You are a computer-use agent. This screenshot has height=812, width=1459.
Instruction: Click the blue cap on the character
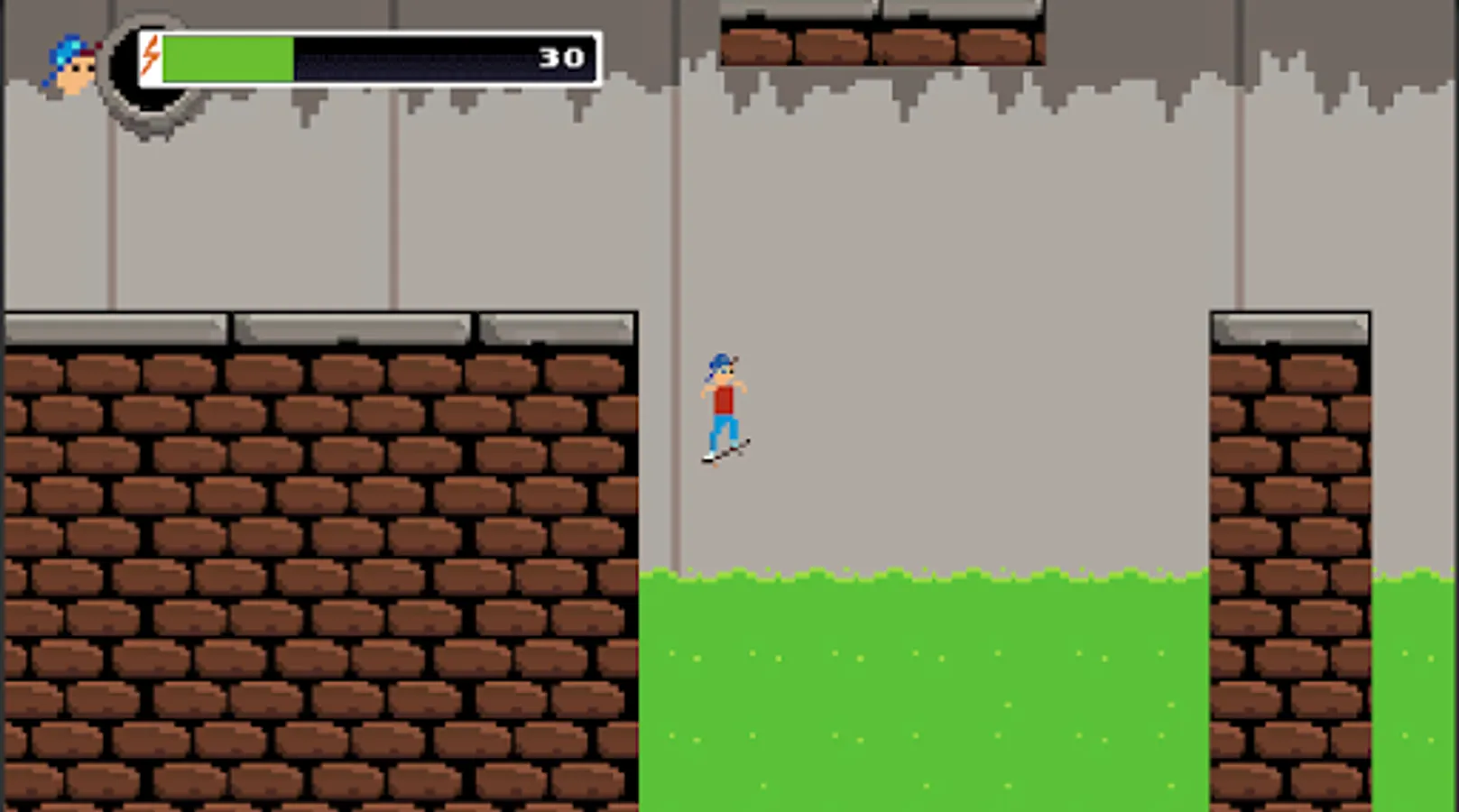click(721, 360)
